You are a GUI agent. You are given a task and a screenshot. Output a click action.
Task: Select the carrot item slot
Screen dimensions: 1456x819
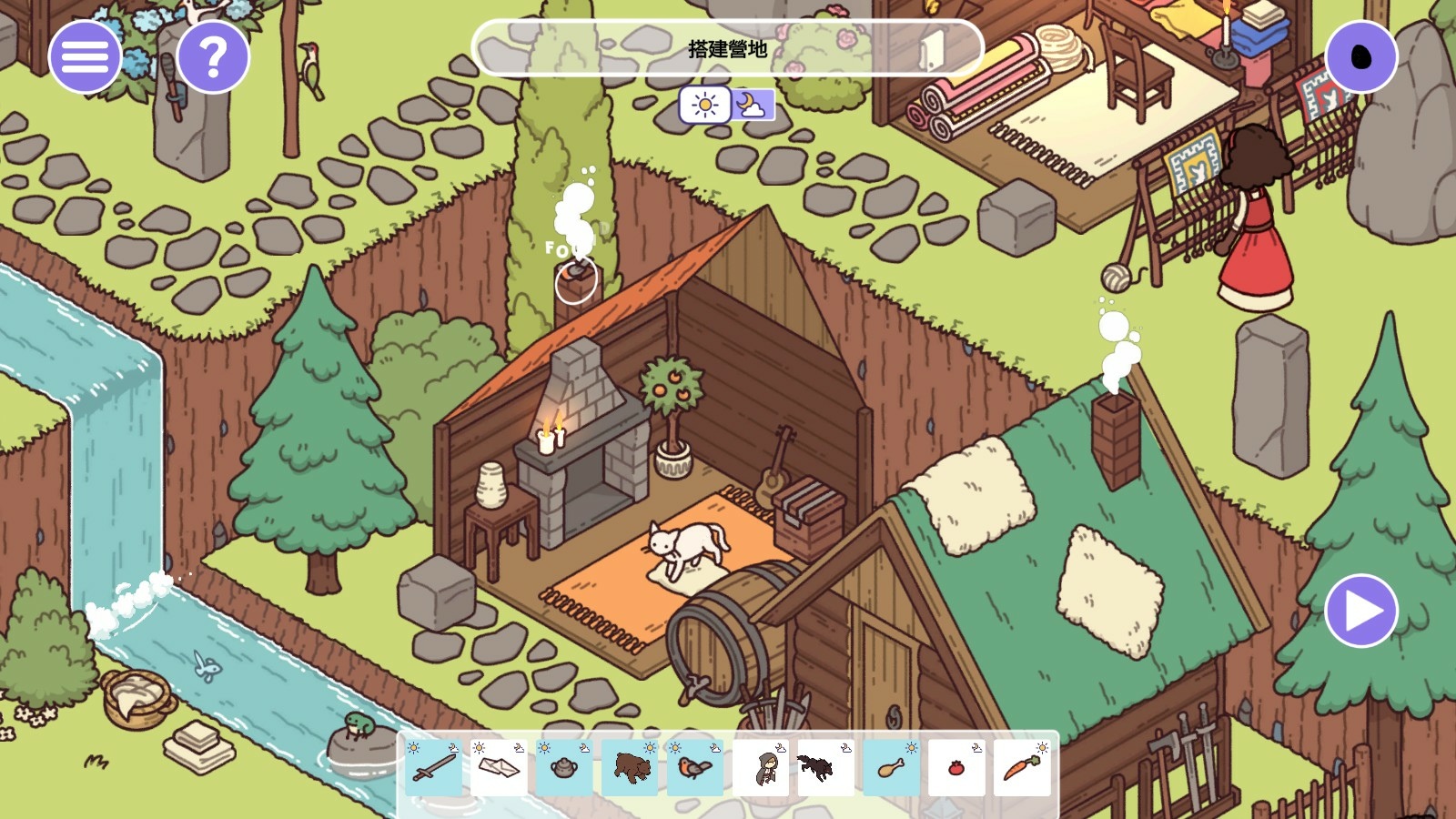tap(1022, 767)
